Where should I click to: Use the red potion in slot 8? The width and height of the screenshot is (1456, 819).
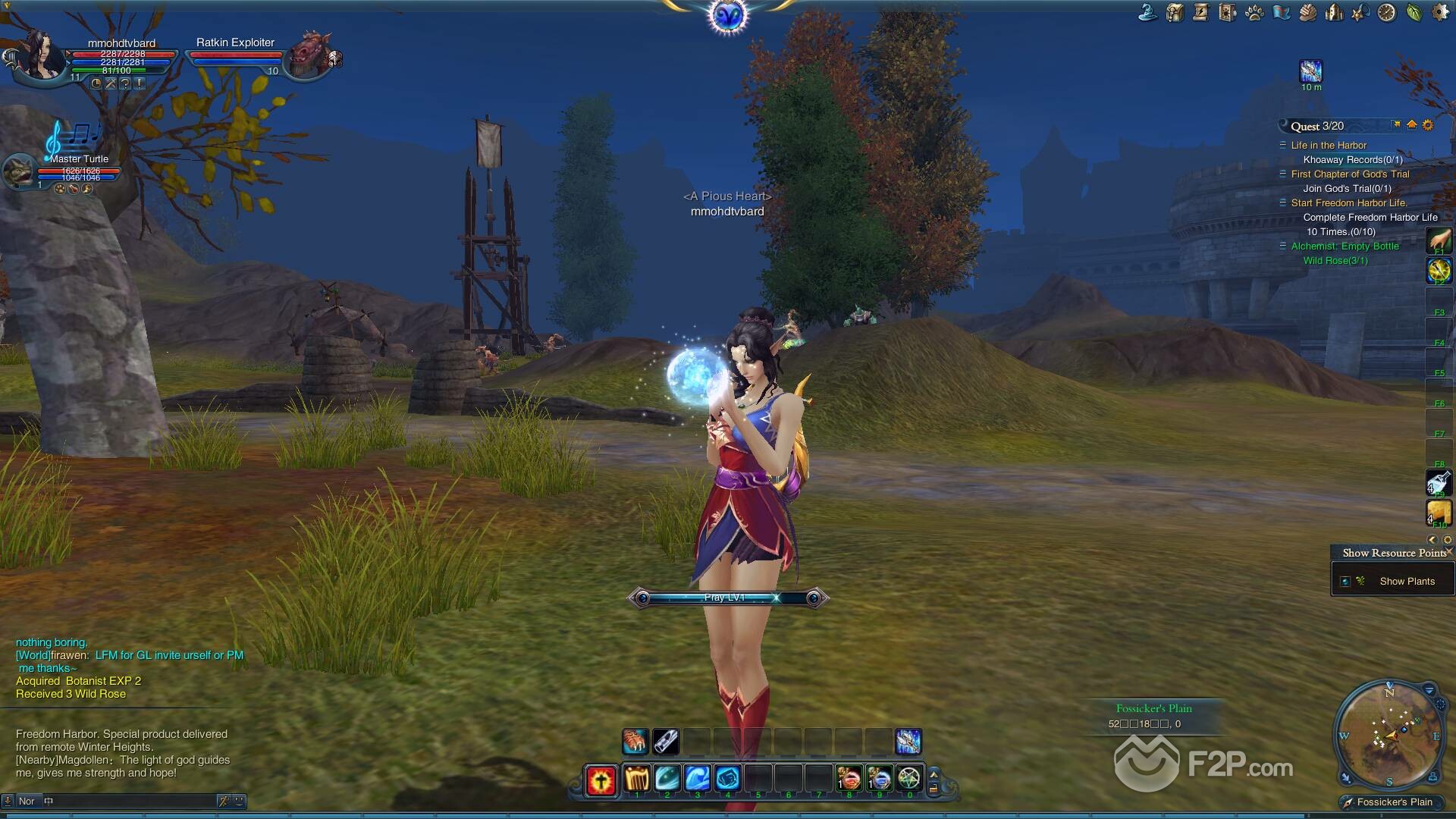[x=849, y=779]
